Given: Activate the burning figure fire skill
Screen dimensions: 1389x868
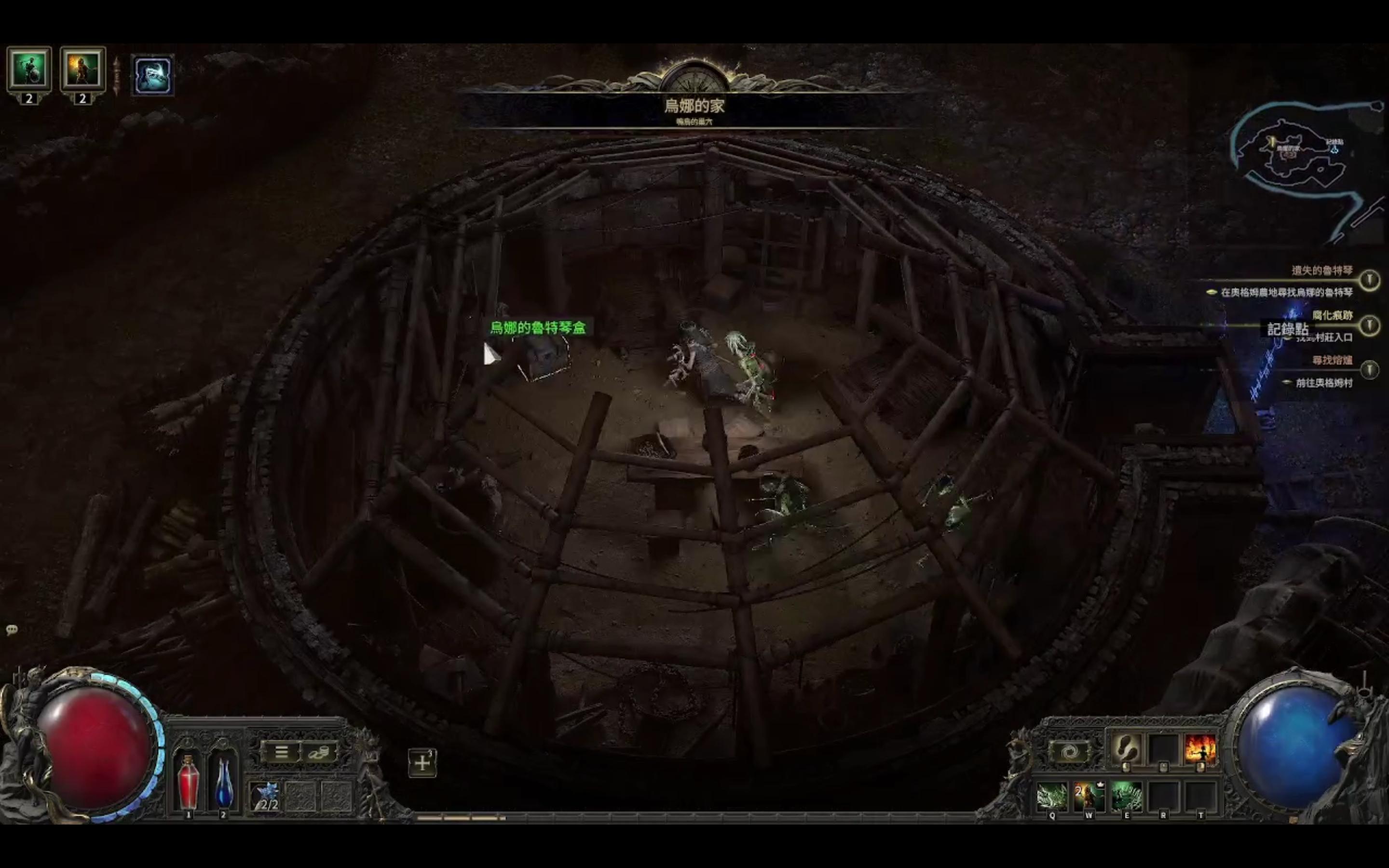Looking at the screenshot, I should tap(1200, 748).
